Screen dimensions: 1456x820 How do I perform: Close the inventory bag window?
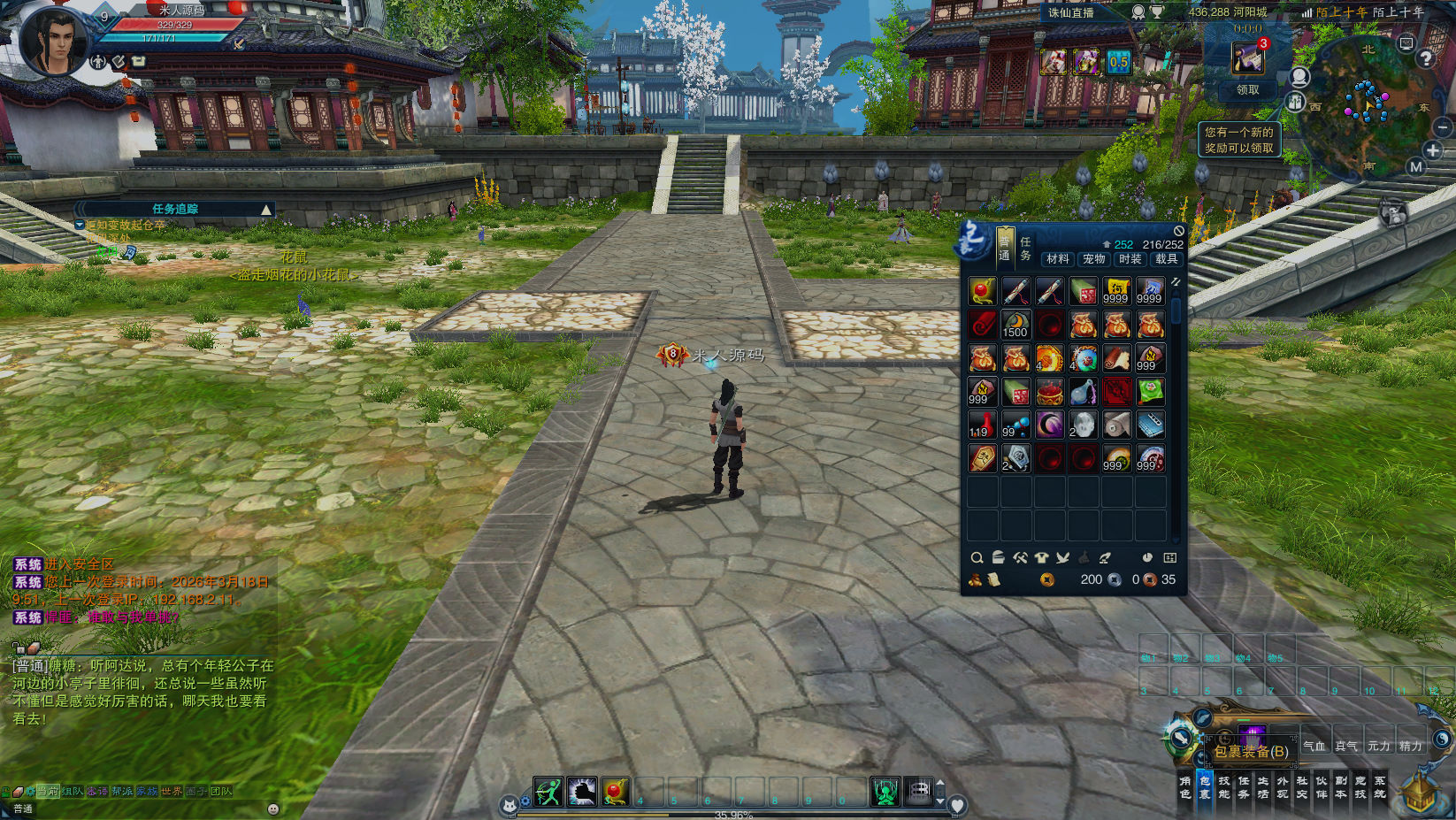[1178, 231]
